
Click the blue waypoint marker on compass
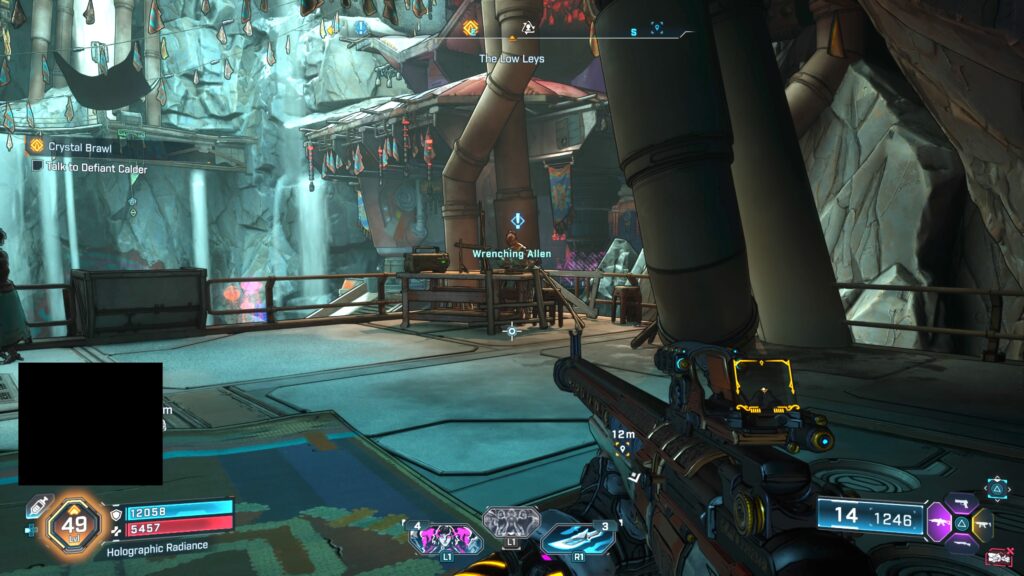657,28
